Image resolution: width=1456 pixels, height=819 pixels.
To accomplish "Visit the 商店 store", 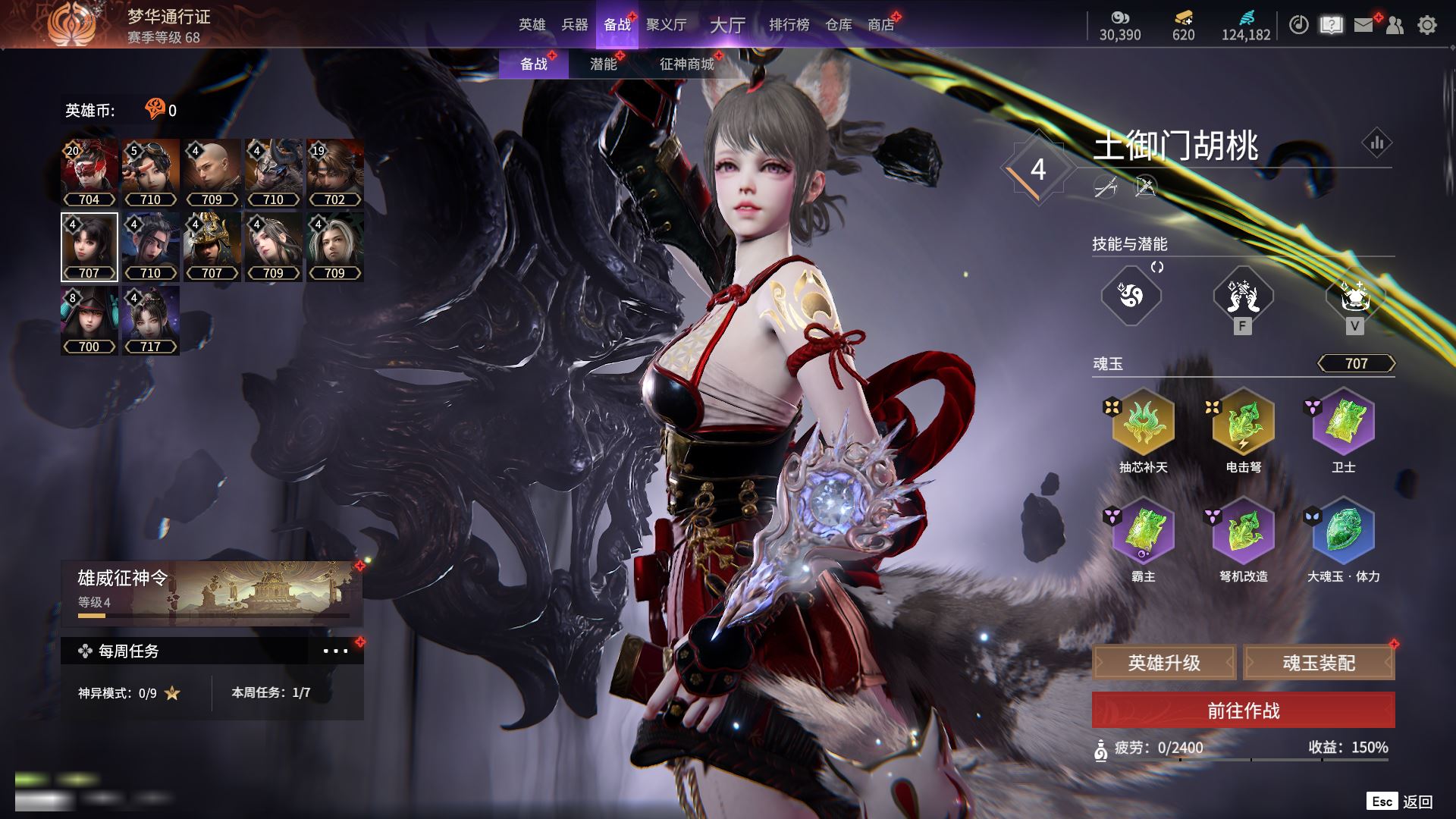I will [x=881, y=25].
